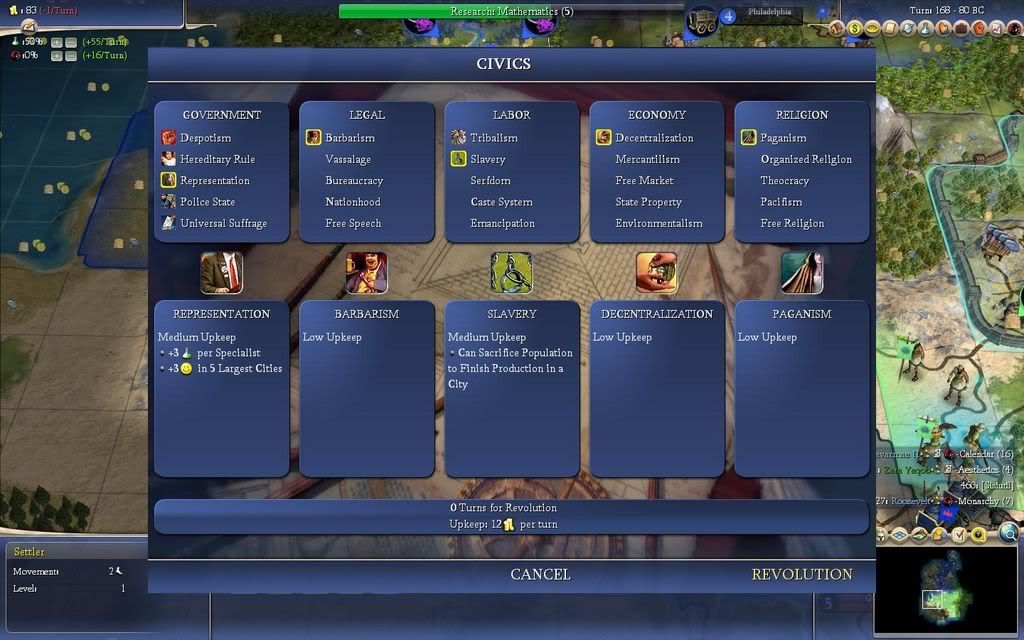
Task: Choose Vassalage legal civic
Action: [x=348, y=159]
